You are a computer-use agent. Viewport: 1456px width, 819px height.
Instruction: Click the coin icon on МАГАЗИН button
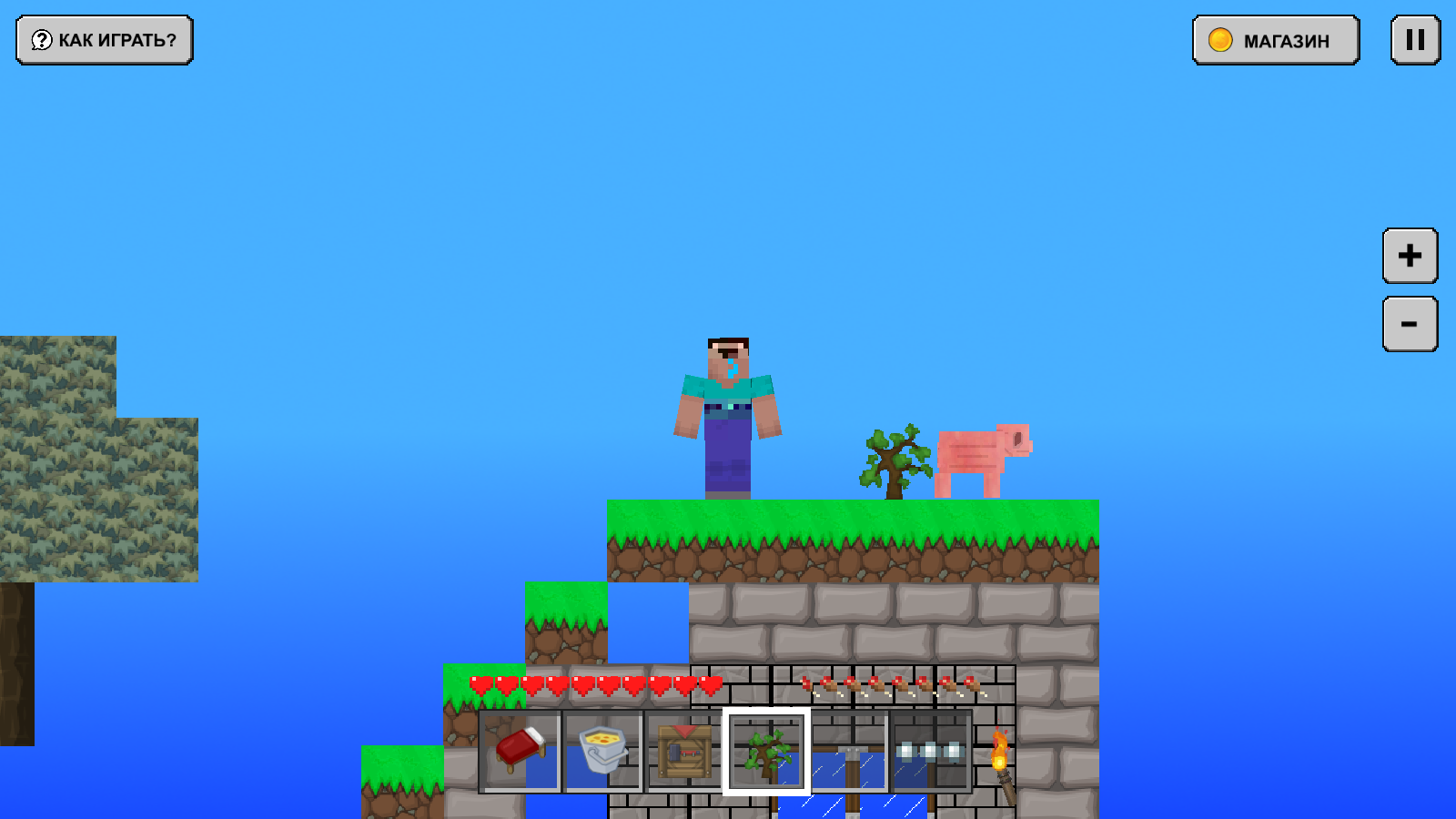[x=1218, y=40]
